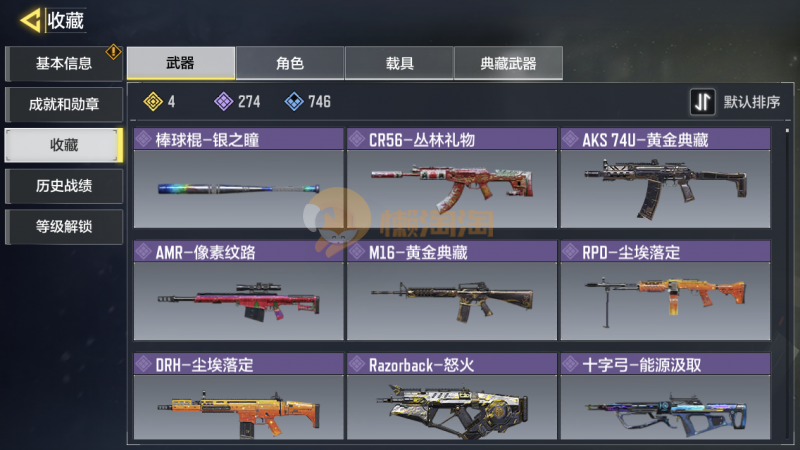
Task: Select the 收藏 side menu entry
Action: click(64, 145)
